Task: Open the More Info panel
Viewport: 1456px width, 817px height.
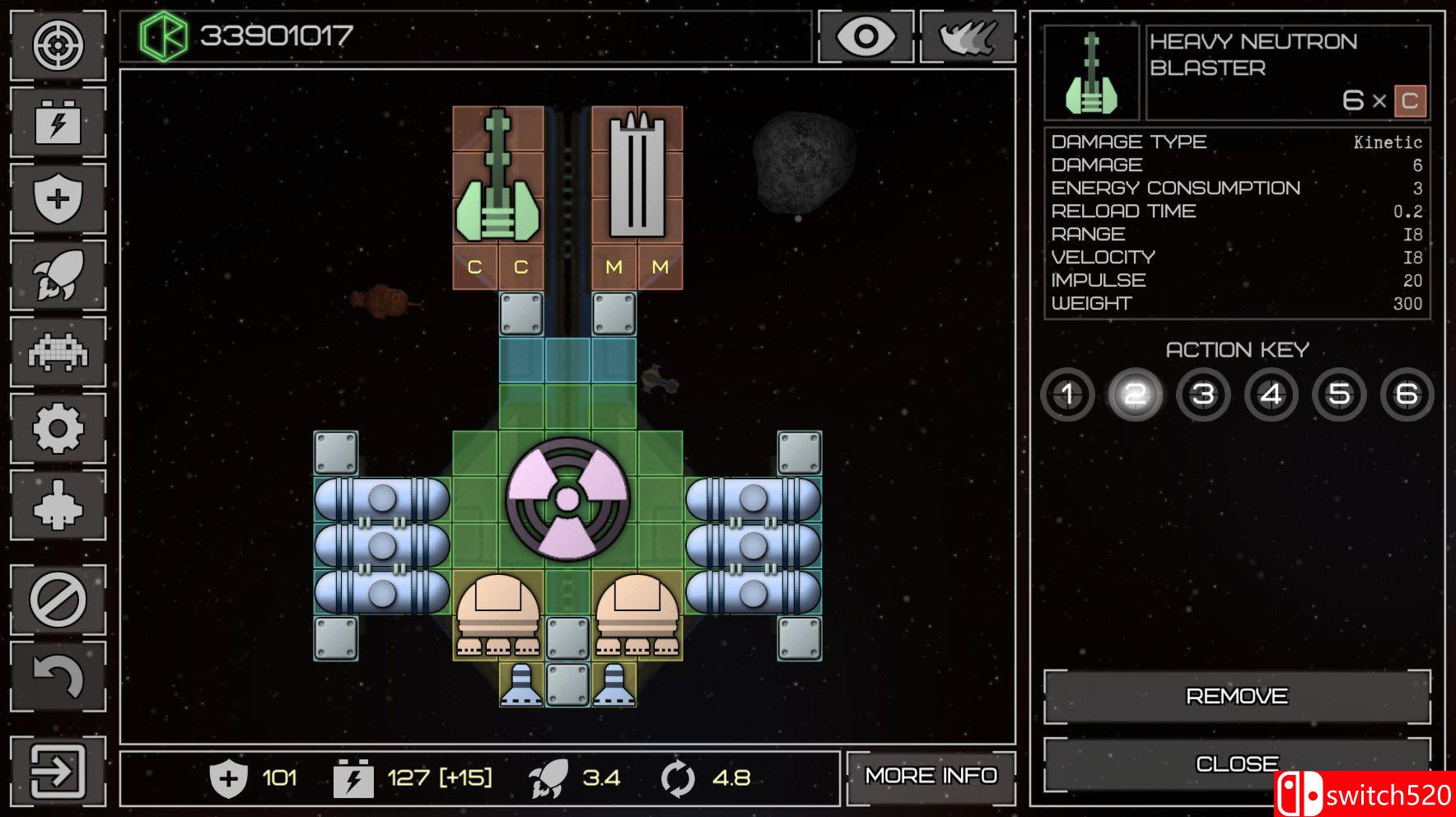Action: pos(931,776)
